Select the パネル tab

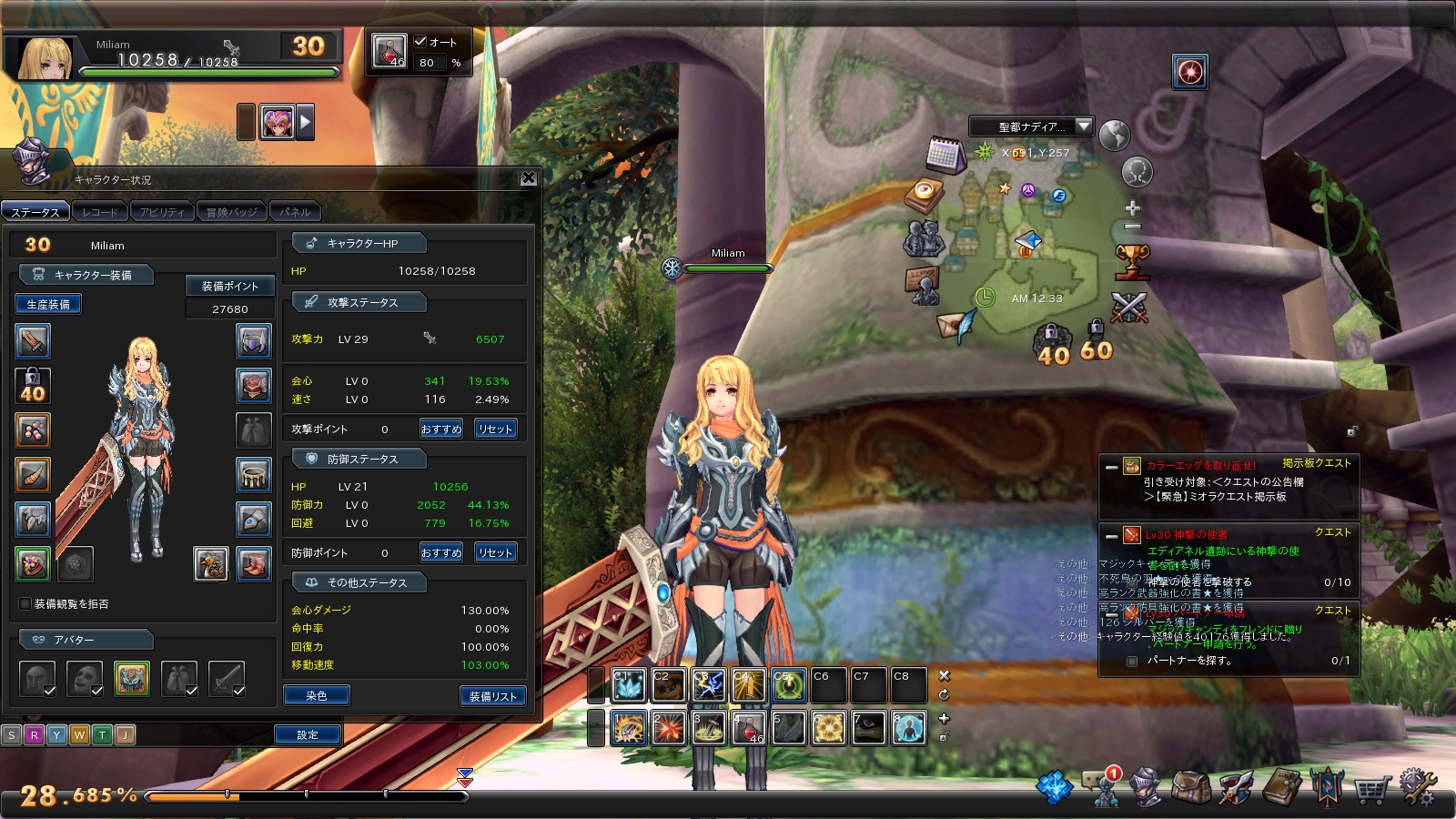point(295,212)
